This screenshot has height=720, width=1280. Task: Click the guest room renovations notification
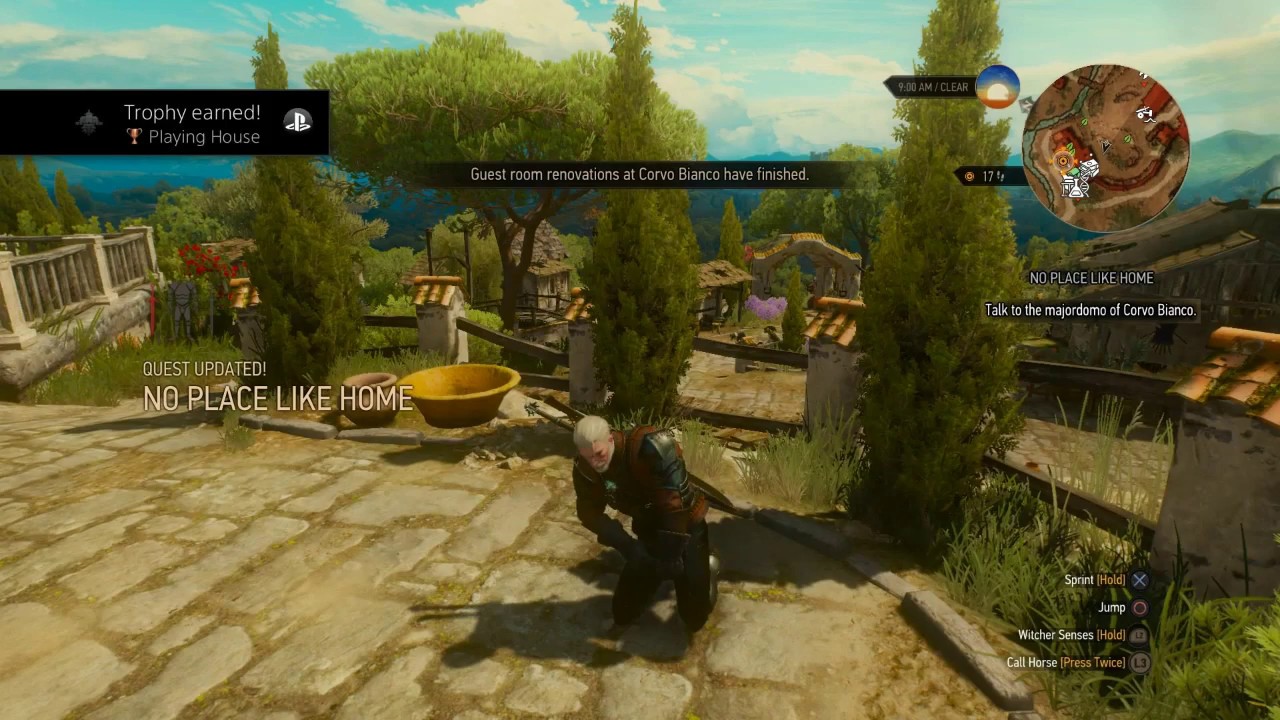pos(639,174)
